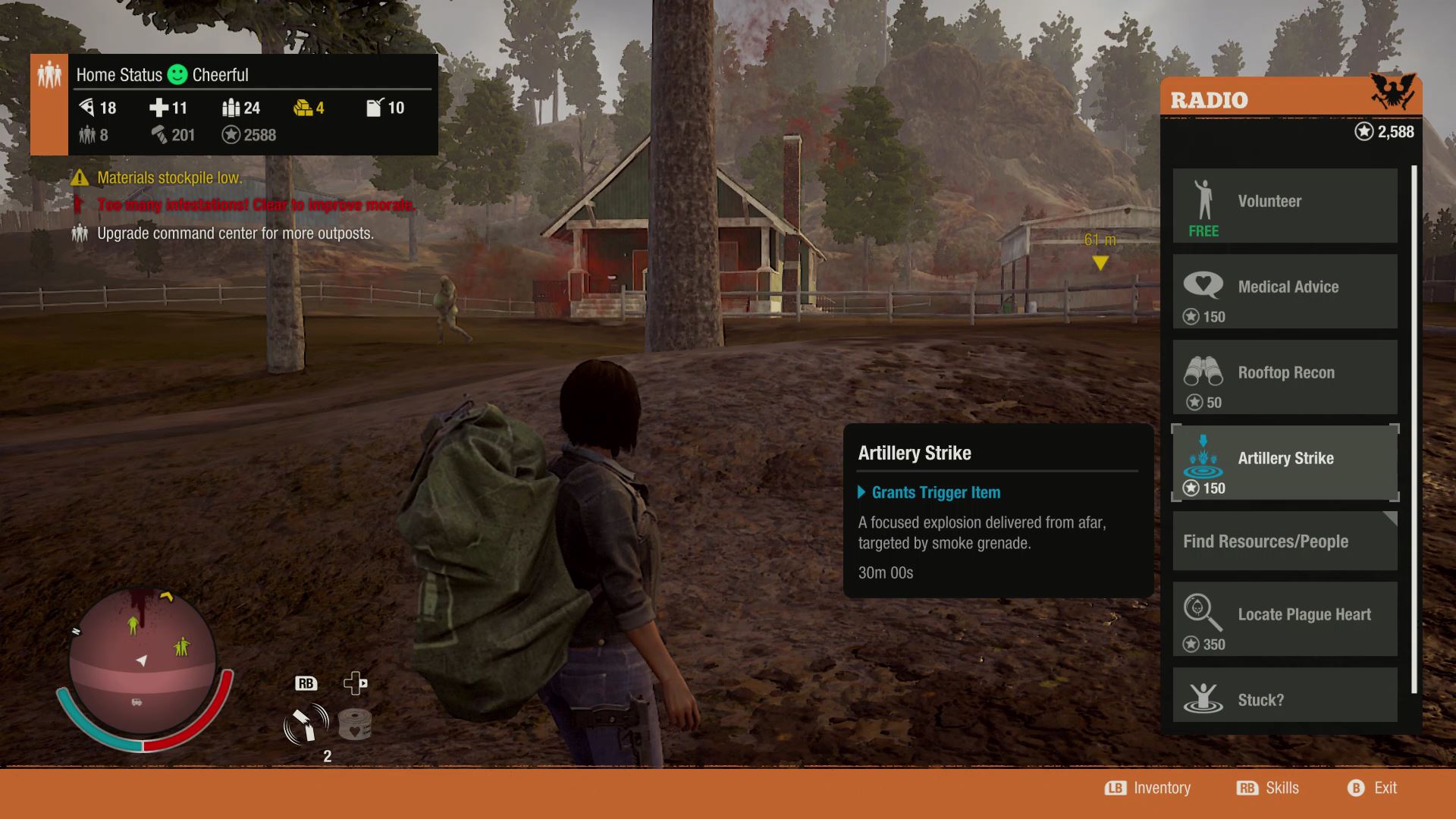Call in Rooftop Recon
This screenshot has height=819, width=1456.
(x=1285, y=377)
